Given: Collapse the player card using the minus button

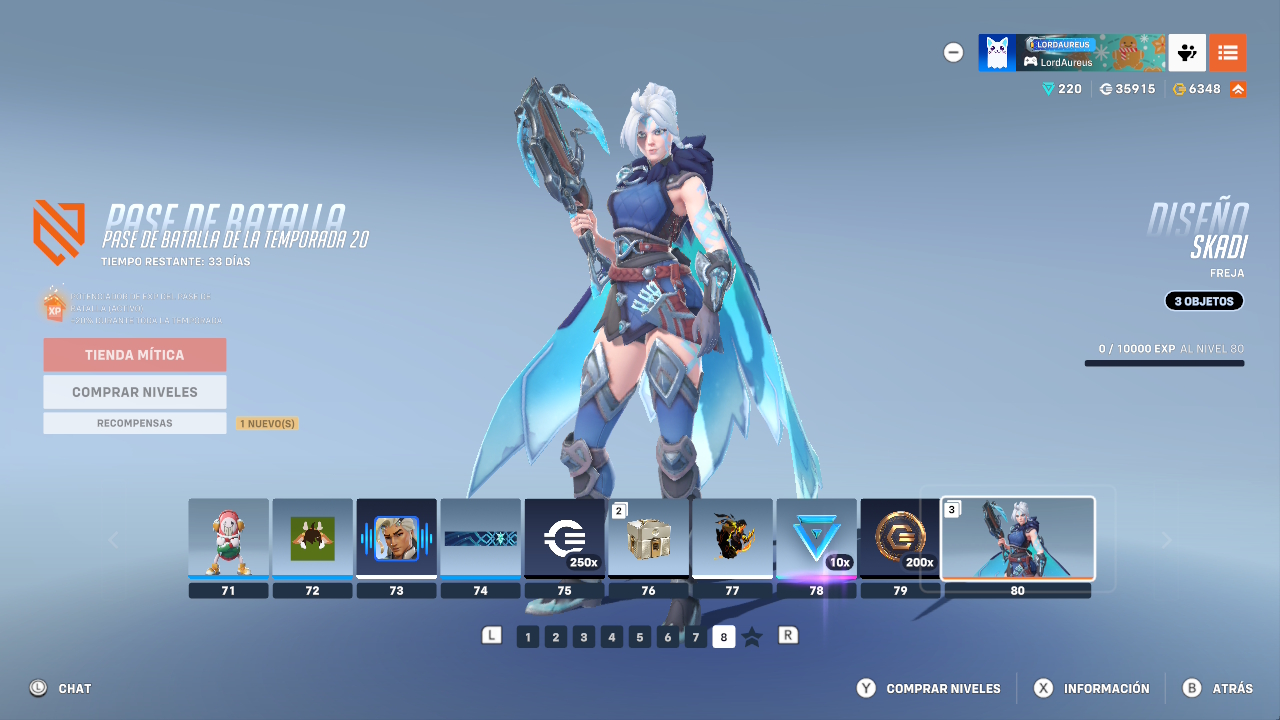Looking at the screenshot, I should [953, 52].
